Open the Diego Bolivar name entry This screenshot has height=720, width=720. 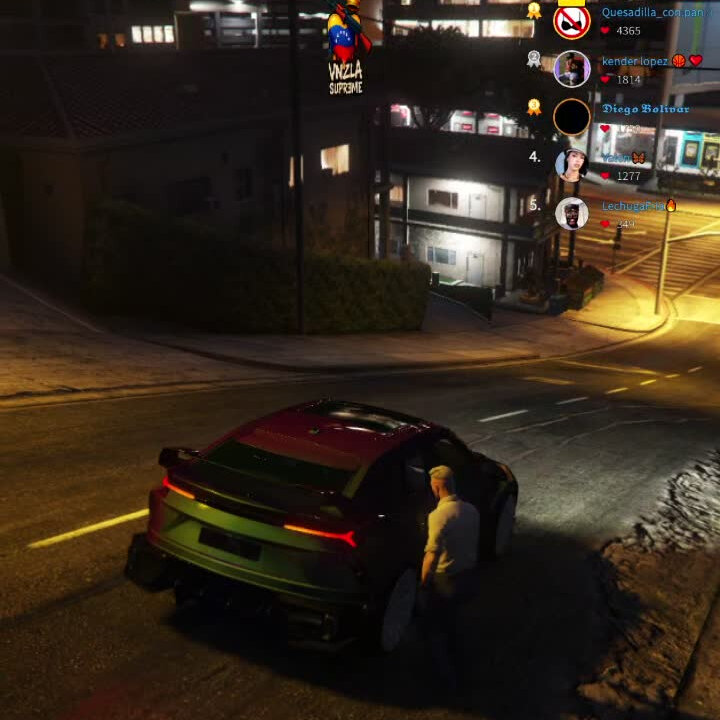(645, 109)
